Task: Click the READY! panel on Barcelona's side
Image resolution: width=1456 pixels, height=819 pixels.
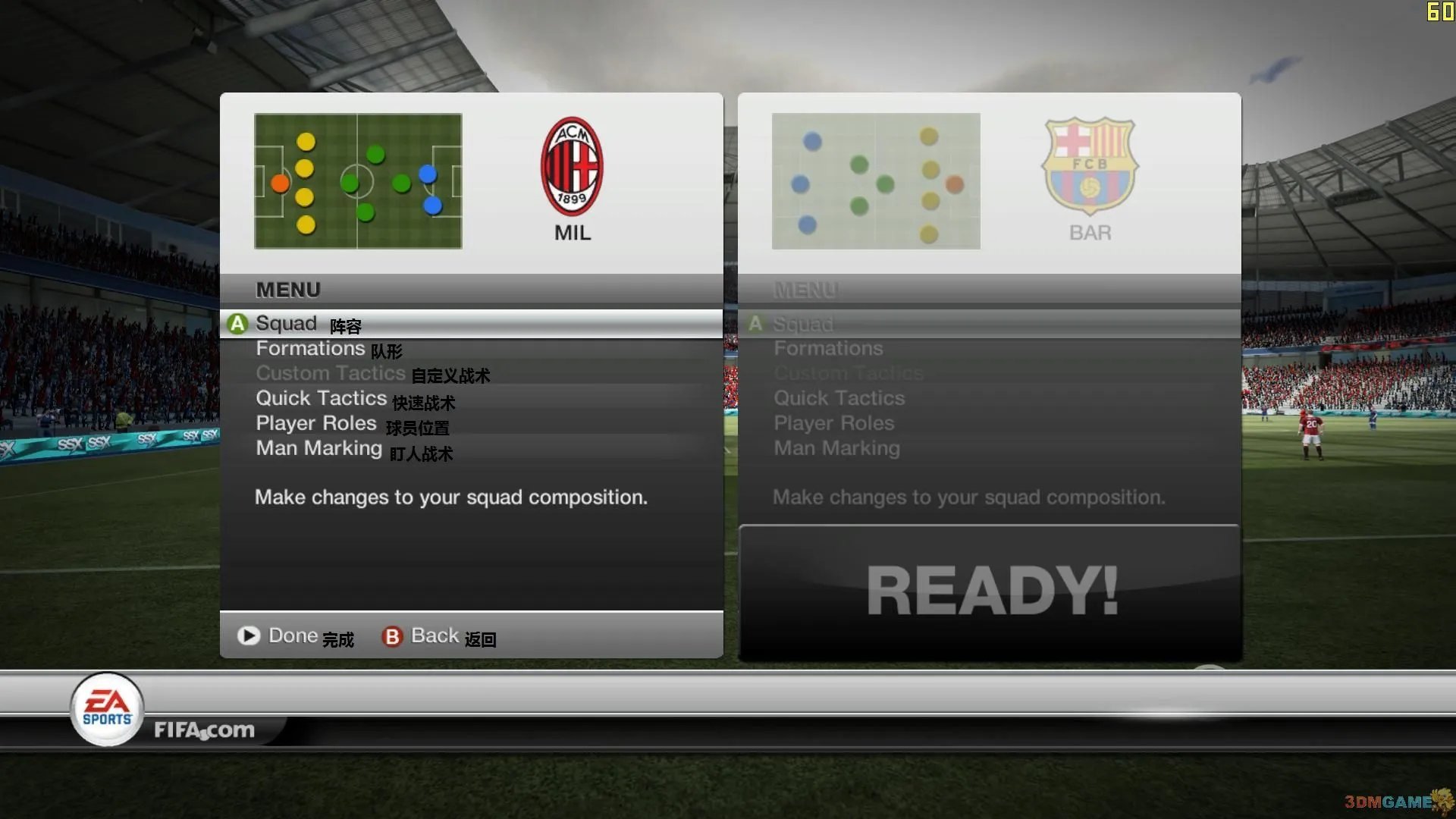Action: pyautogui.click(x=990, y=590)
